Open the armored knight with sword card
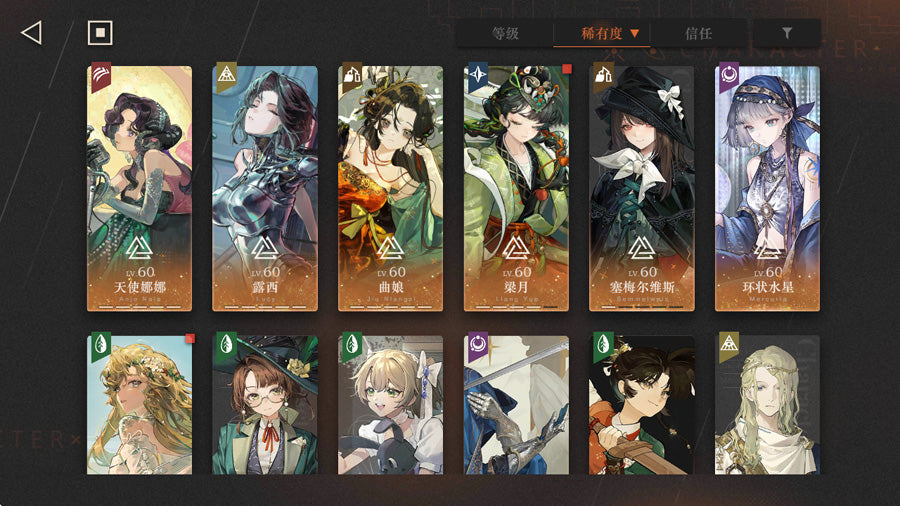This screenshot has width=900, height=506. [517, 404]
